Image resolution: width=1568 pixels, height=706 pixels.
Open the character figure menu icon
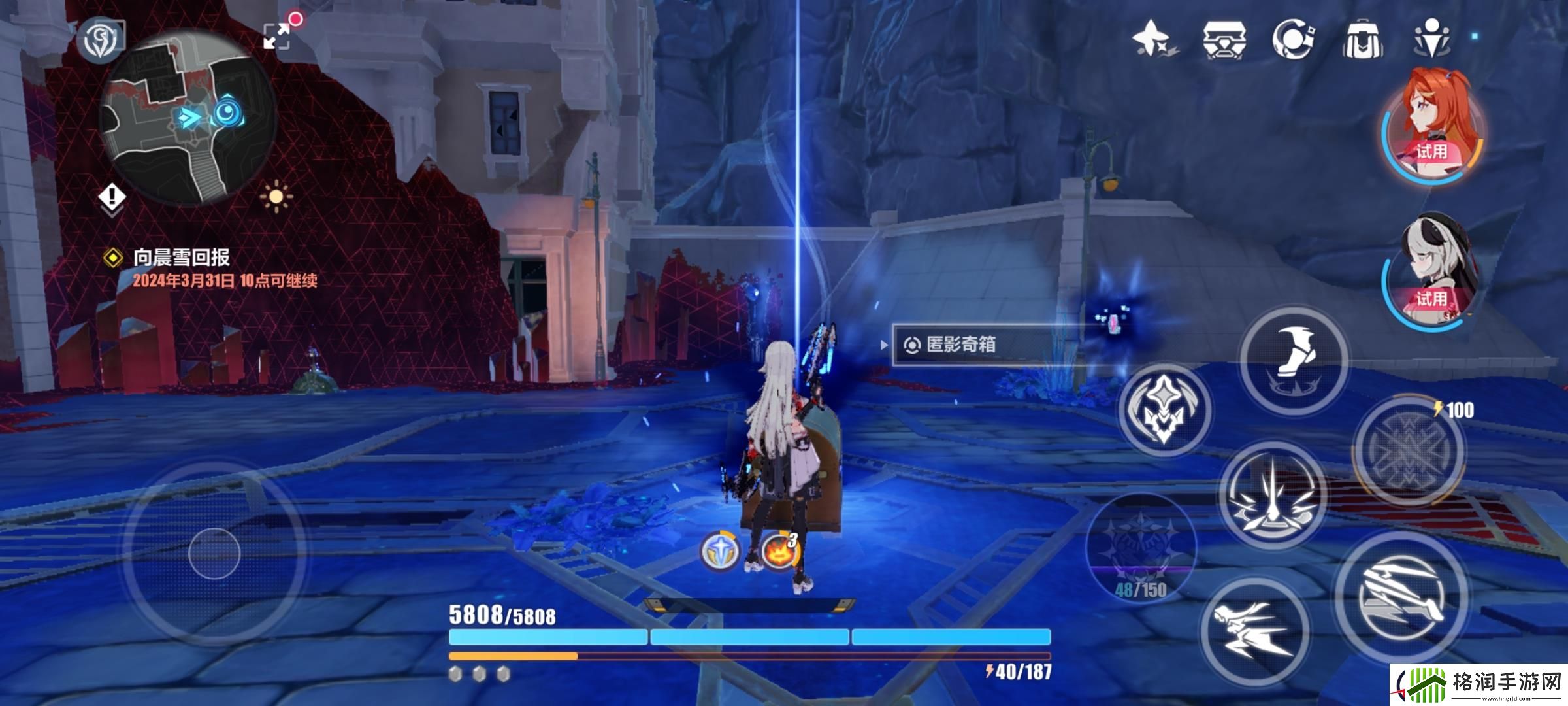coord(1432,39)
